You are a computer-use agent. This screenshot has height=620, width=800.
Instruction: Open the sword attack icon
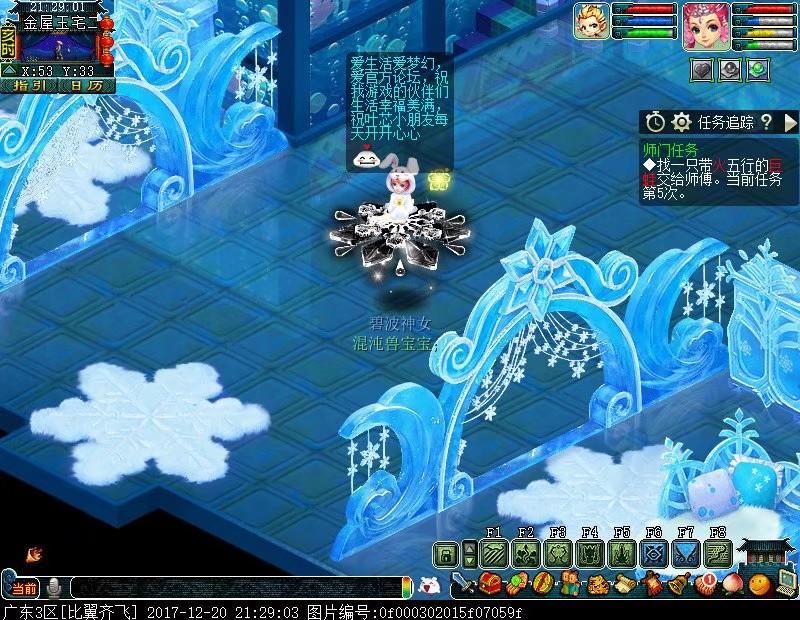(x=462, y=584)
